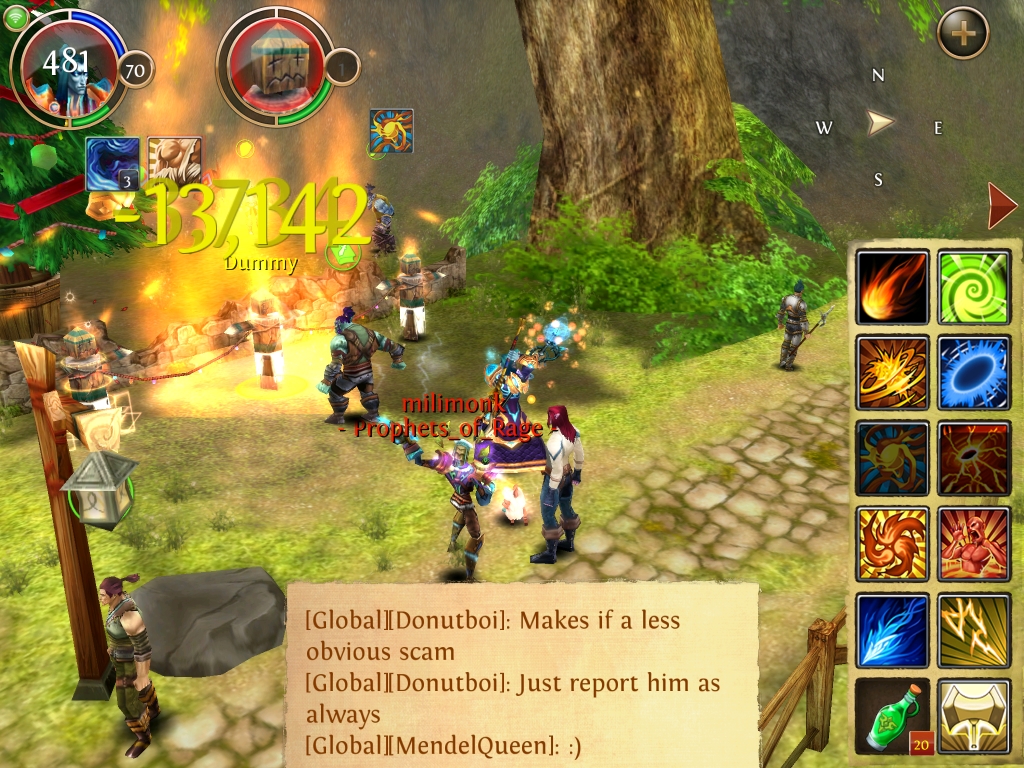Viewport: 1024px width, 768px height.
Task: Use the orange spinning burst skill
Action: 893,372
